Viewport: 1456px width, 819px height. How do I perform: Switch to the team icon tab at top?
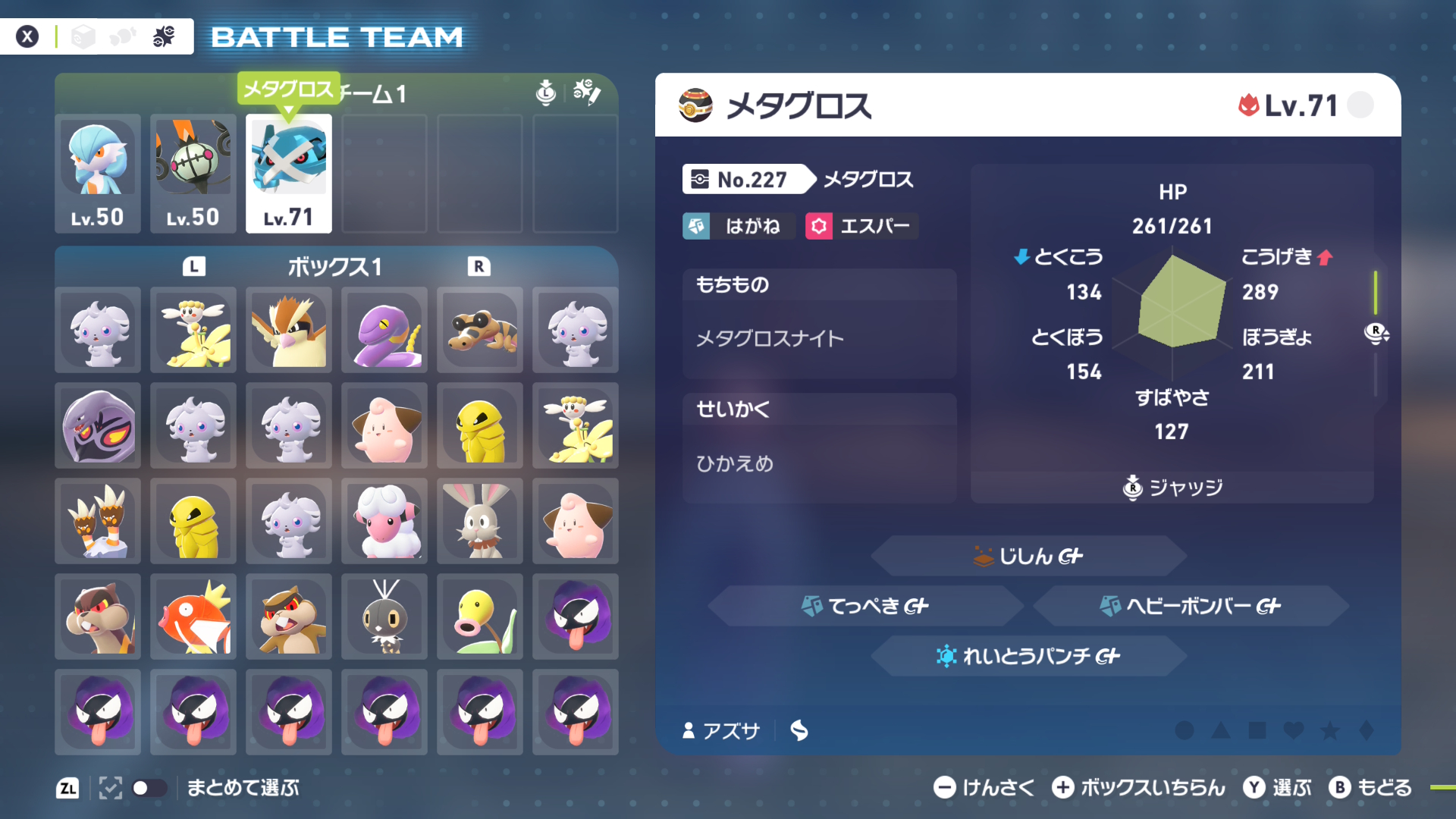pos(164,36)
